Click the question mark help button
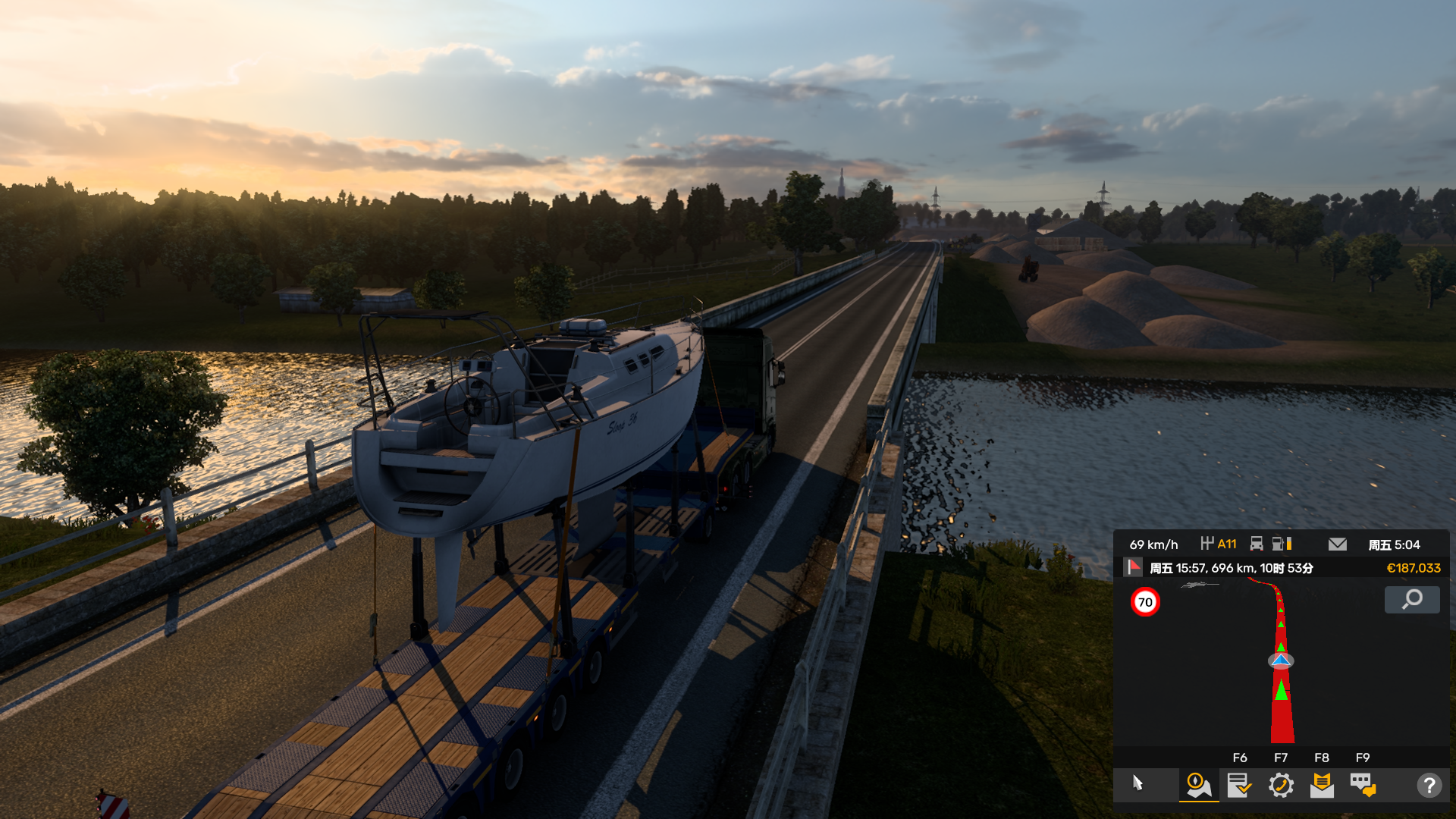1456x819 pixels. point(1429,785)
